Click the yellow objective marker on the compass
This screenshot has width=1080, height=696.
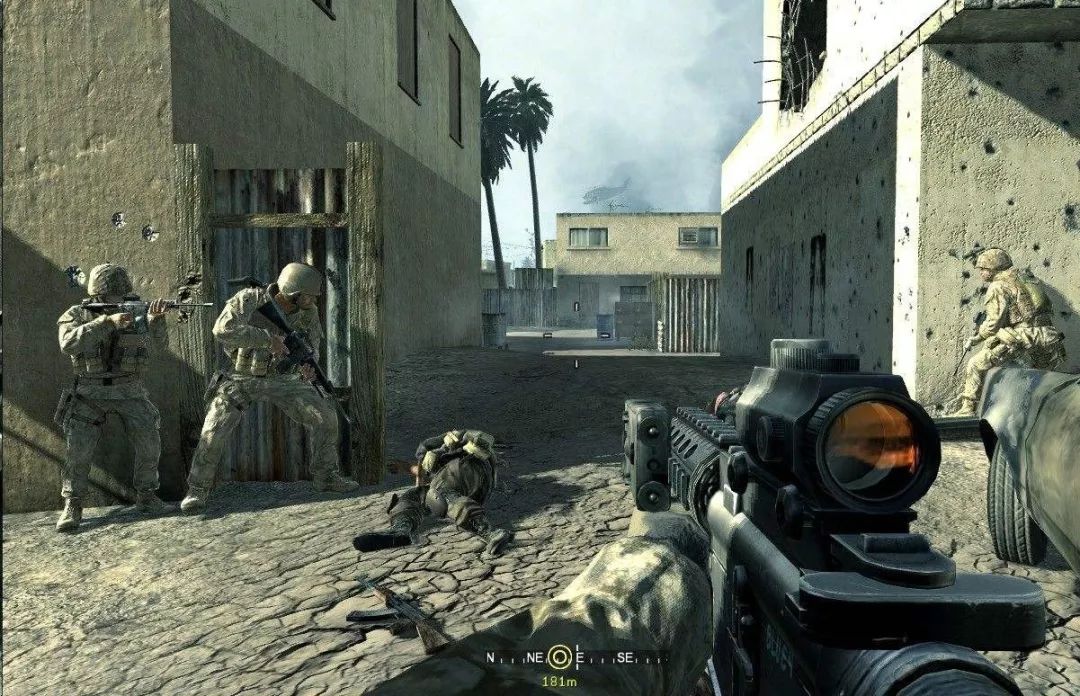pos(560,657)
